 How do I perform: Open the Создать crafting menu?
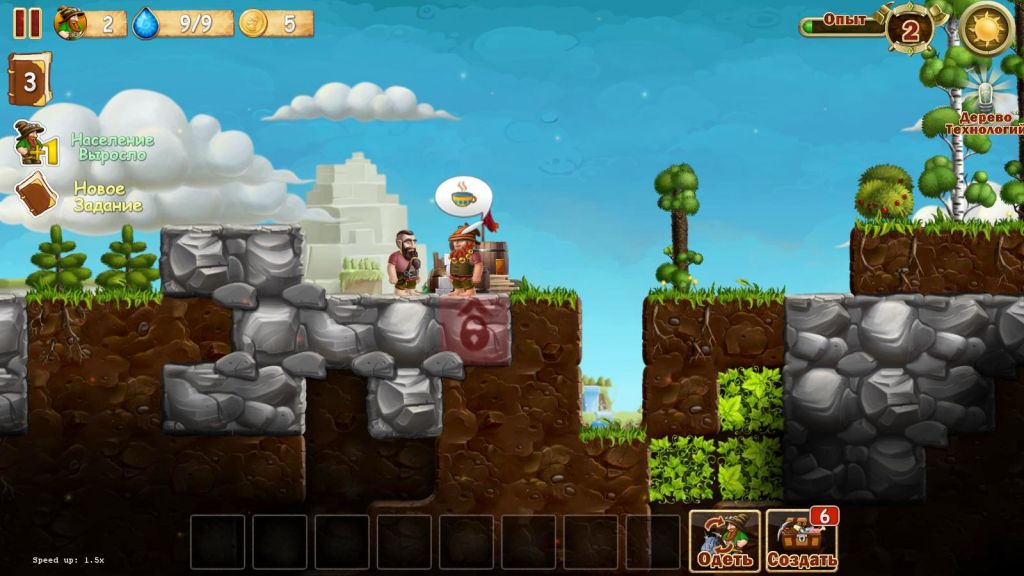[x=801, y=541]
